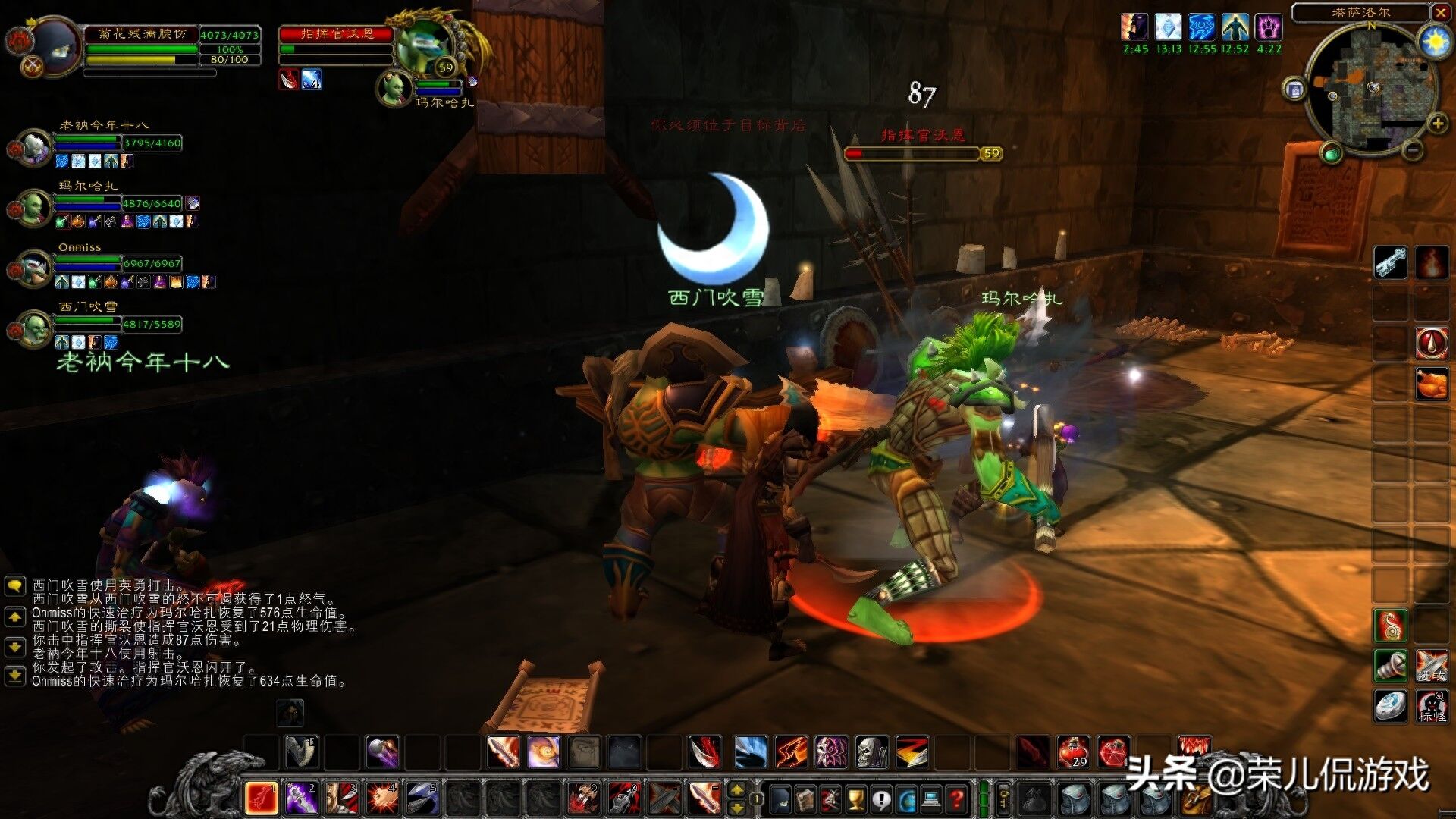This screenshot has width=1456, height=819.
Task: Use the red potion with 29 charges
Action: pos(1073,752)
